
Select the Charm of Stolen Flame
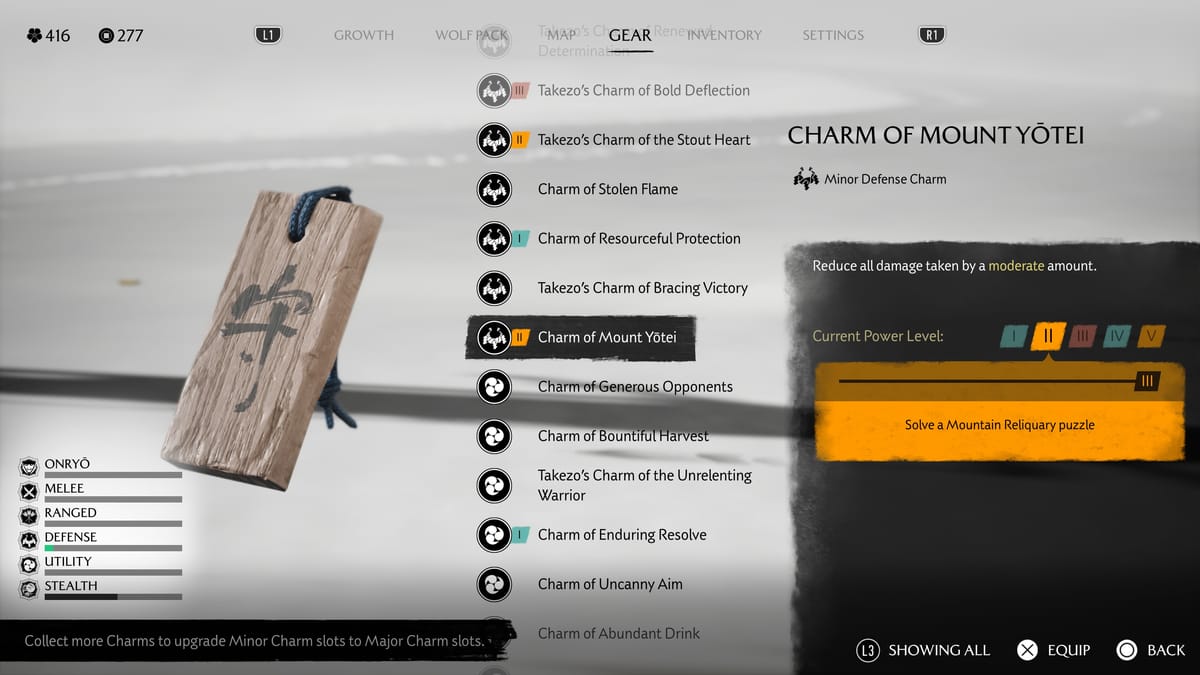607,189
